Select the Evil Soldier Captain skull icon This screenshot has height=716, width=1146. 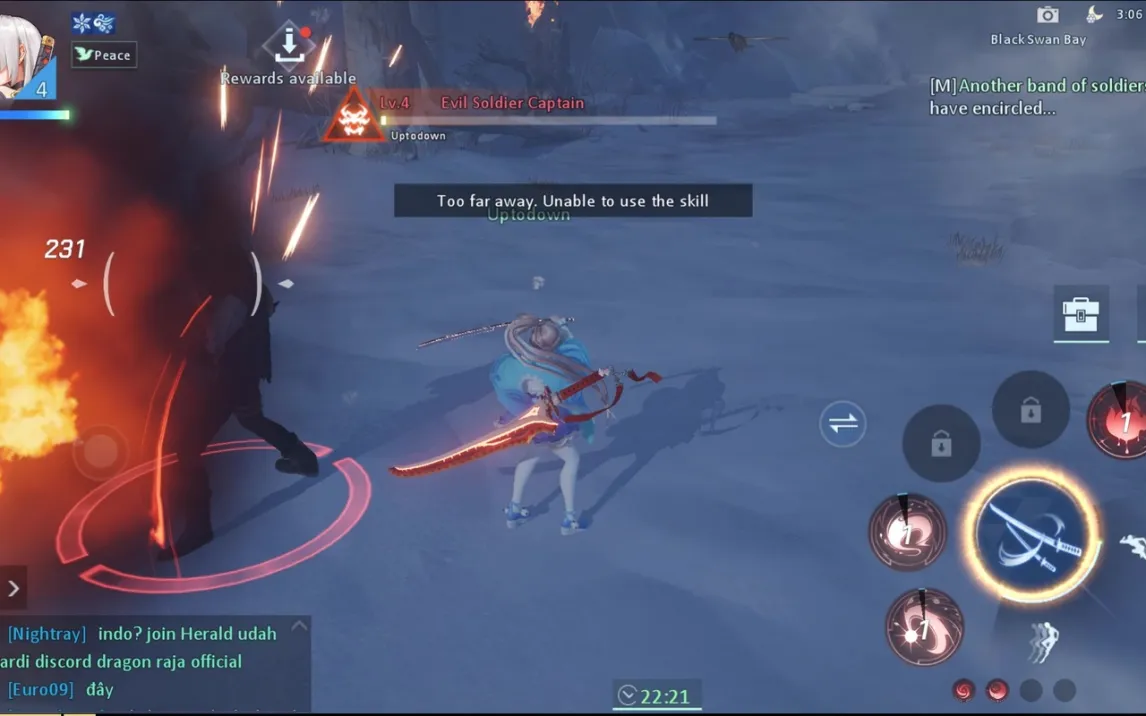(352, 114)
